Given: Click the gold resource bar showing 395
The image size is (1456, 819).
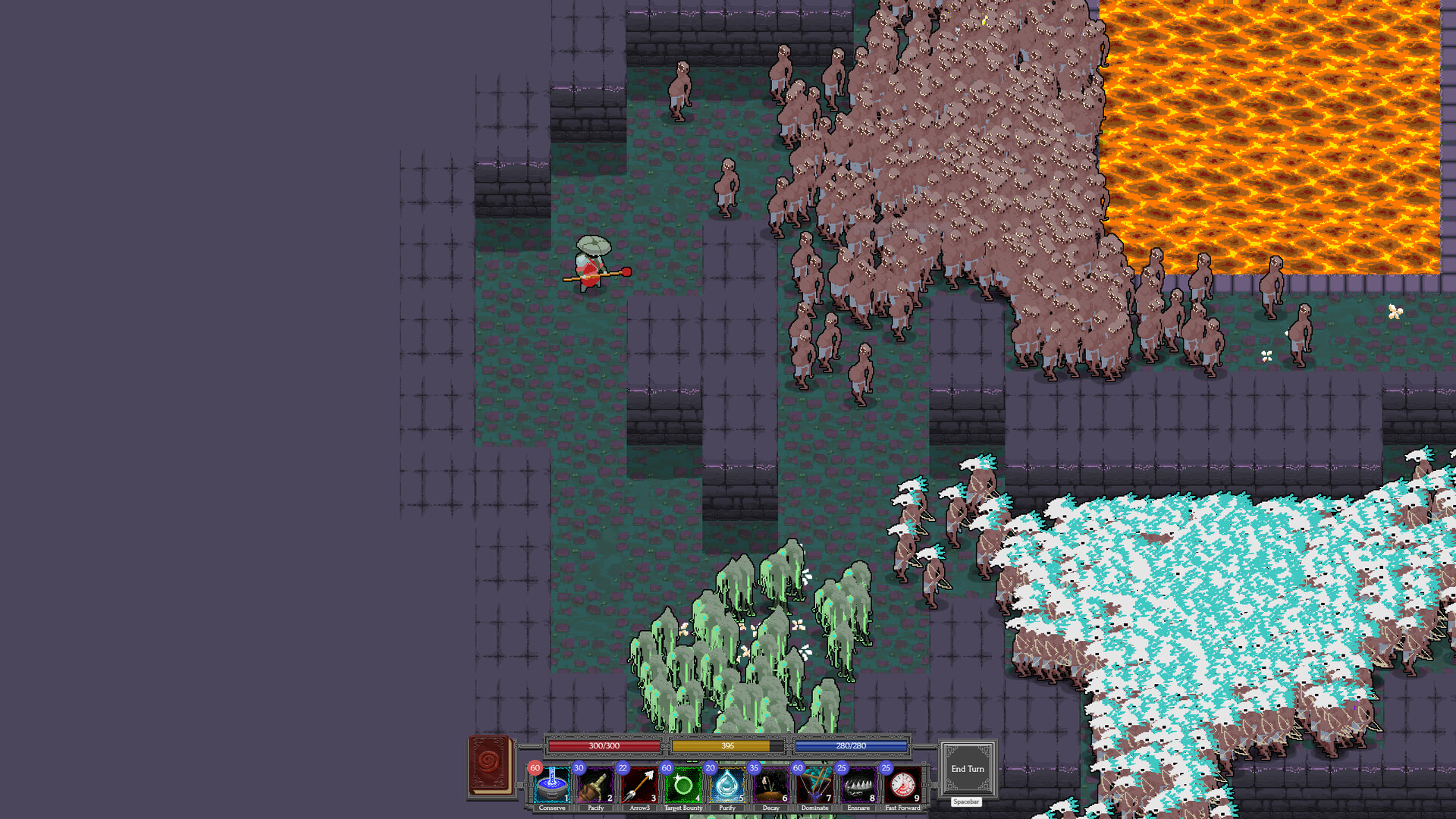Looking at the screenshot, I should pyautogui.click(x=726, y=746).
